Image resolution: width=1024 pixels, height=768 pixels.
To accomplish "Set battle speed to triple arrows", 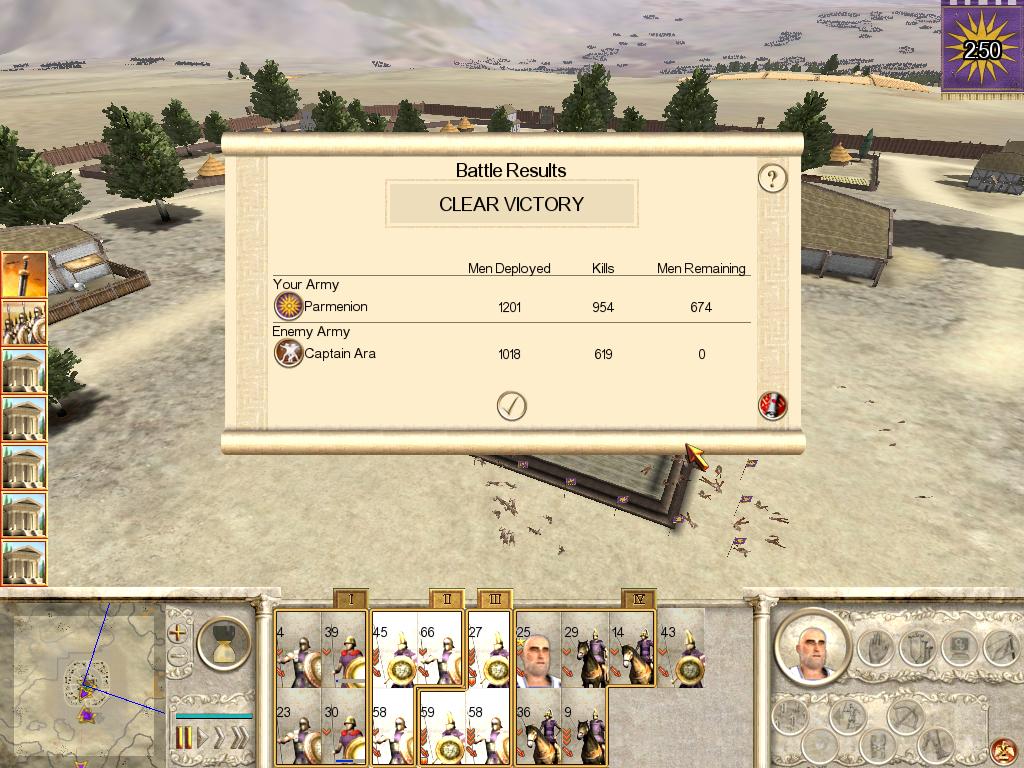I will click(238, 738).
